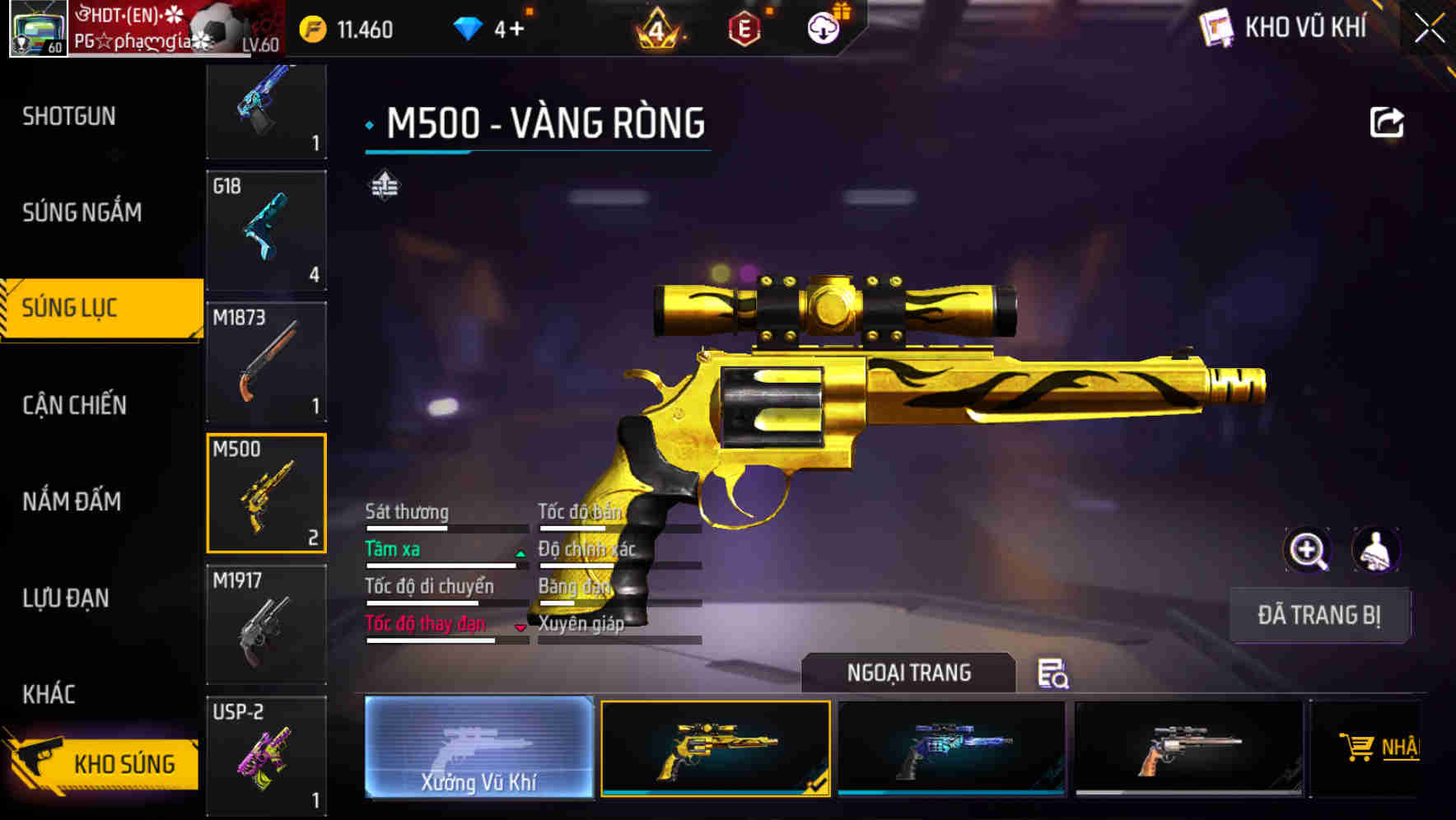The image size is (1456, 820).
Task: Click the gold coin balance icon
Action: tap(314, 28)
